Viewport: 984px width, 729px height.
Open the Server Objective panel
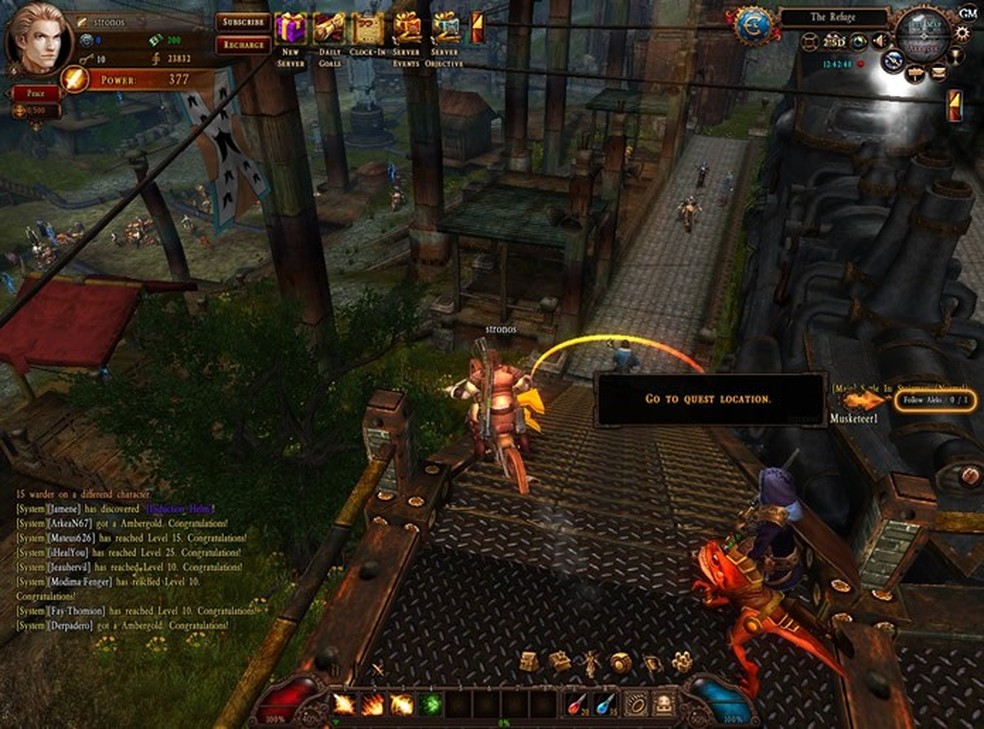click(x=445, y=29)
